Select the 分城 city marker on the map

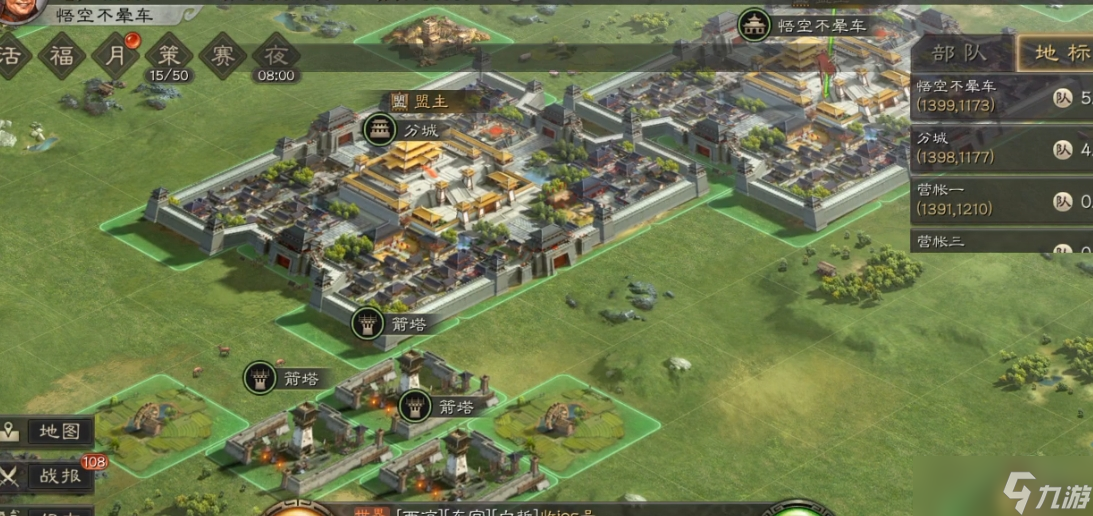coord(380,130)
